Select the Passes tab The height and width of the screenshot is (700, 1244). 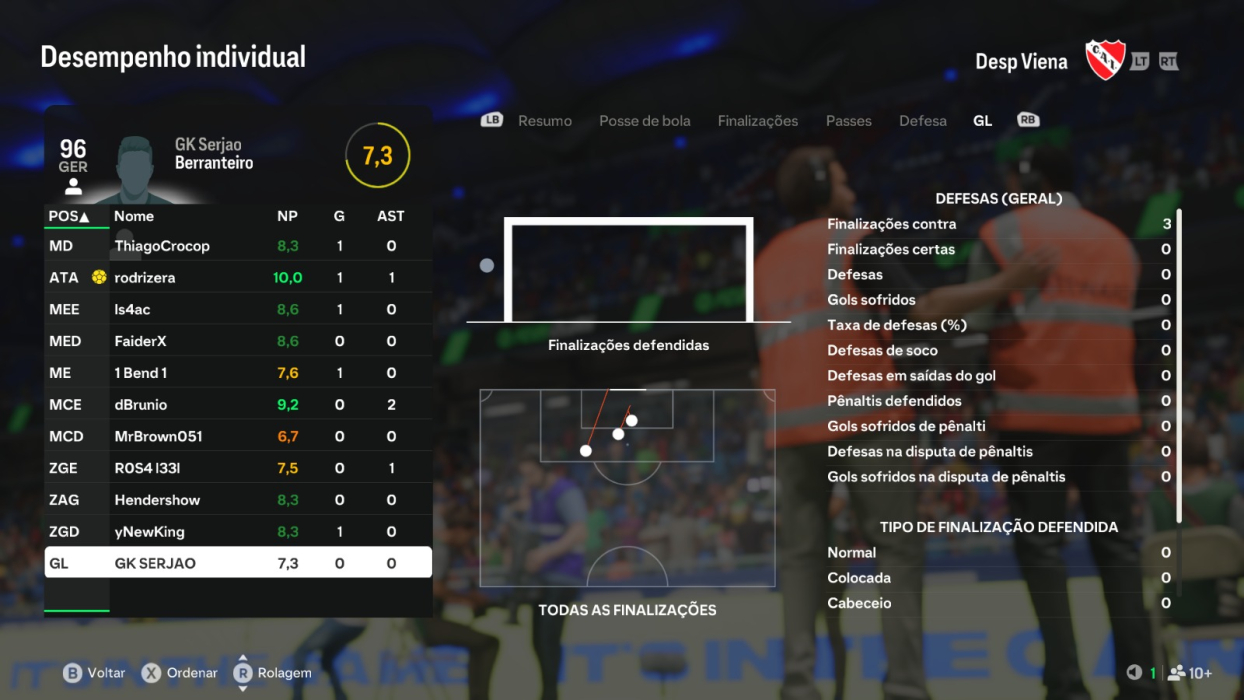click(848, 121)
